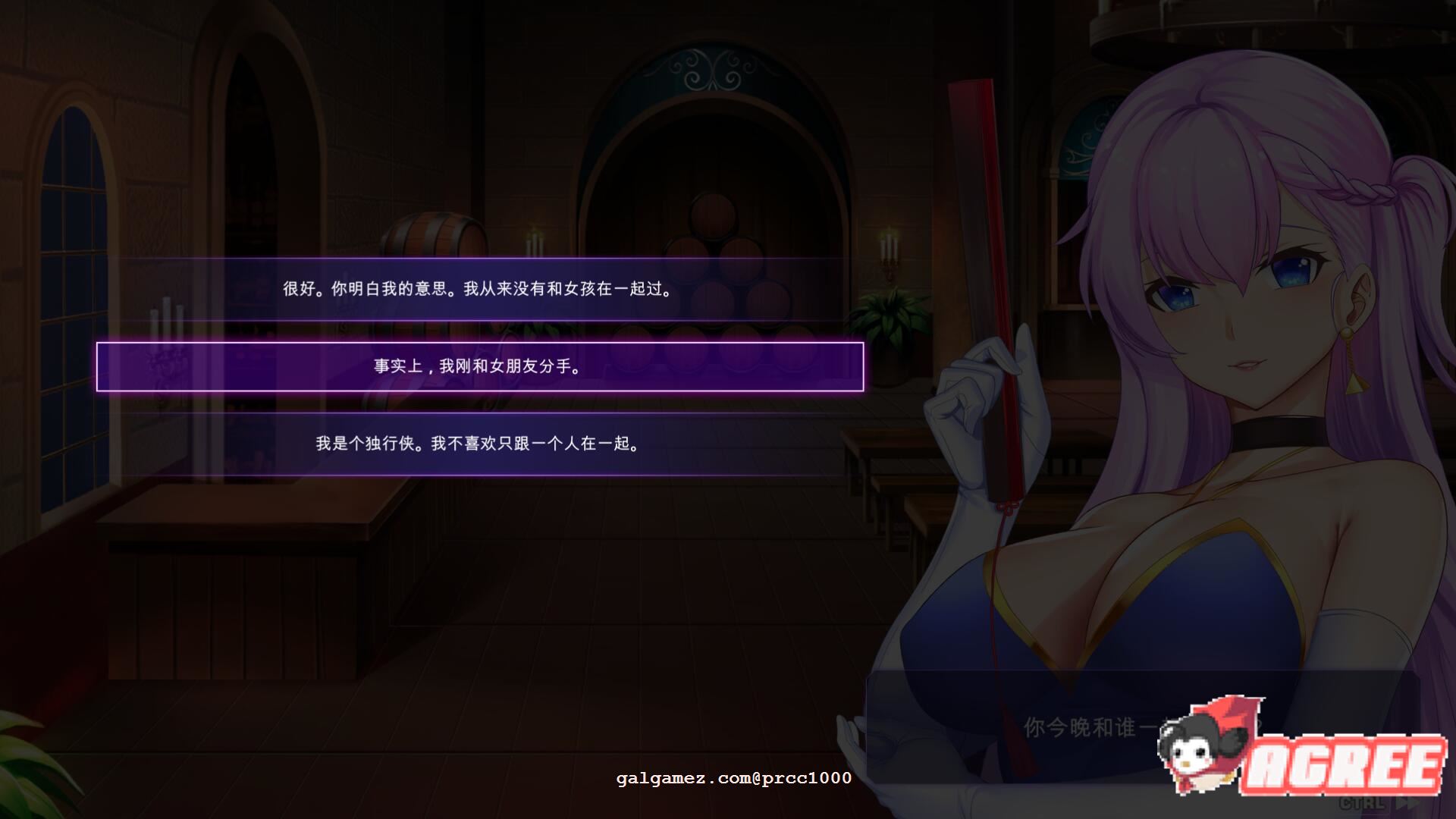This screenshot has height=819, width=1456.
Task: Pick the first choice 很好。你明白我的意思
Action: point(478,288)
